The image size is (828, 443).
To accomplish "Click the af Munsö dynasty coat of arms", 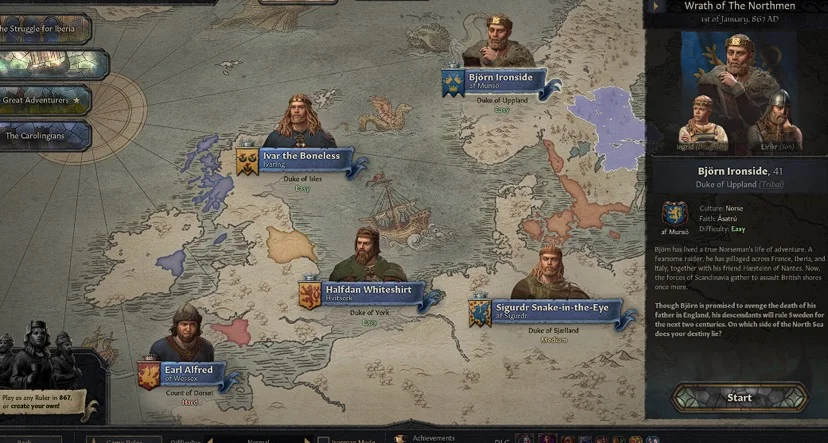I will click(673, 214).
